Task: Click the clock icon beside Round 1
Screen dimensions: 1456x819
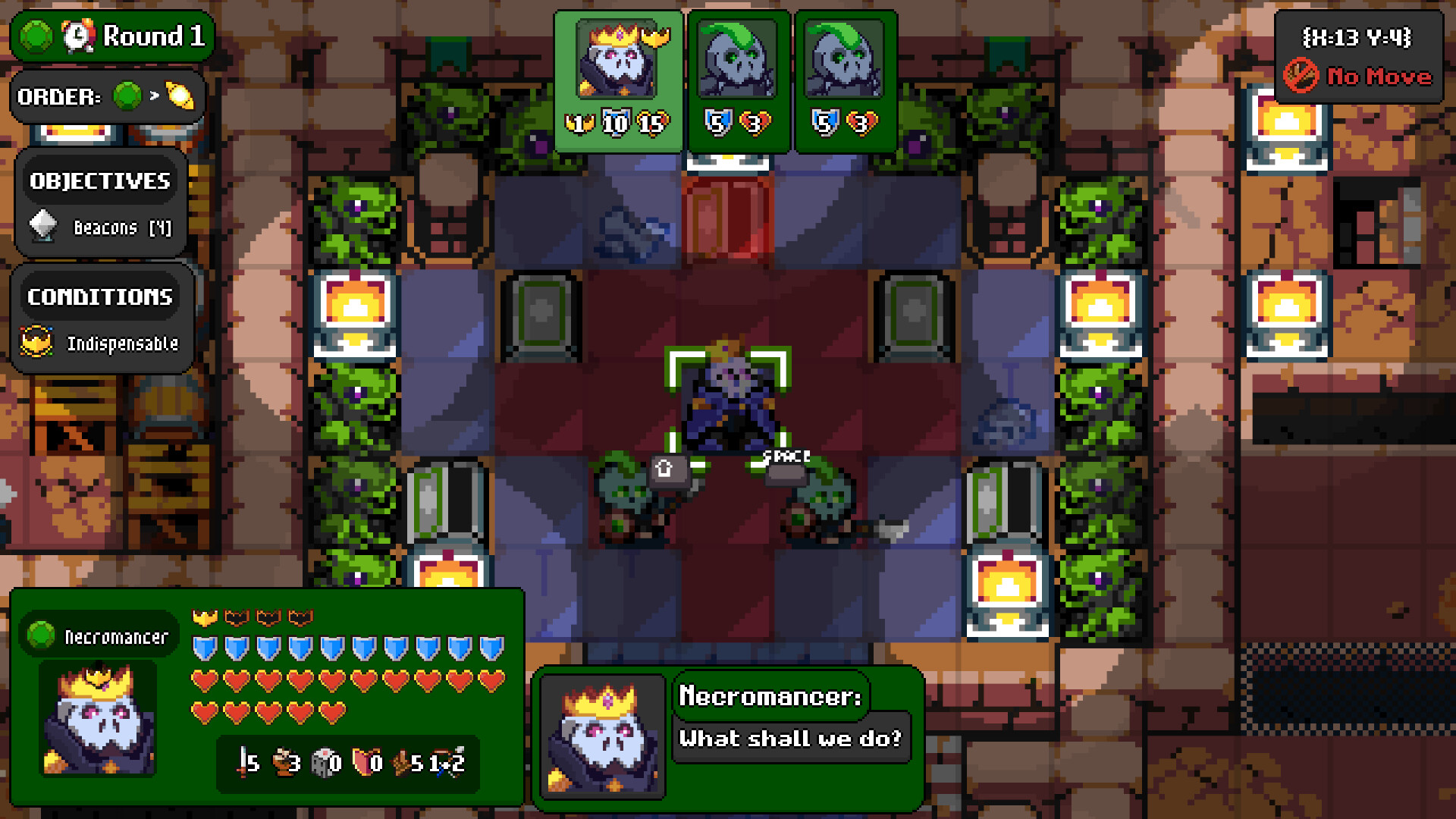Action: point(77,36)
